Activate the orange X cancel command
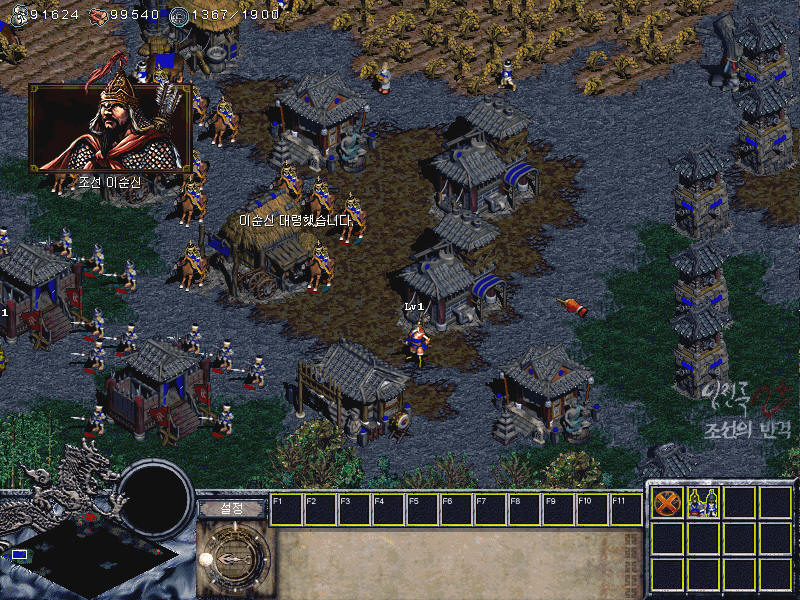The height and width of the screenshot is (600, 800). (x=667, y=504)
